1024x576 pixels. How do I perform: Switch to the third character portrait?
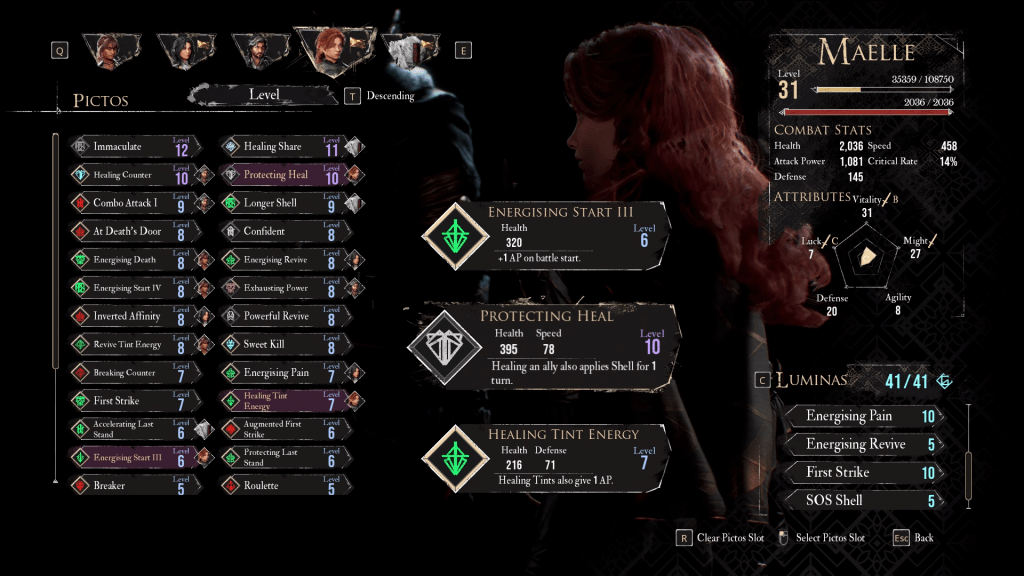coord(259,50)
